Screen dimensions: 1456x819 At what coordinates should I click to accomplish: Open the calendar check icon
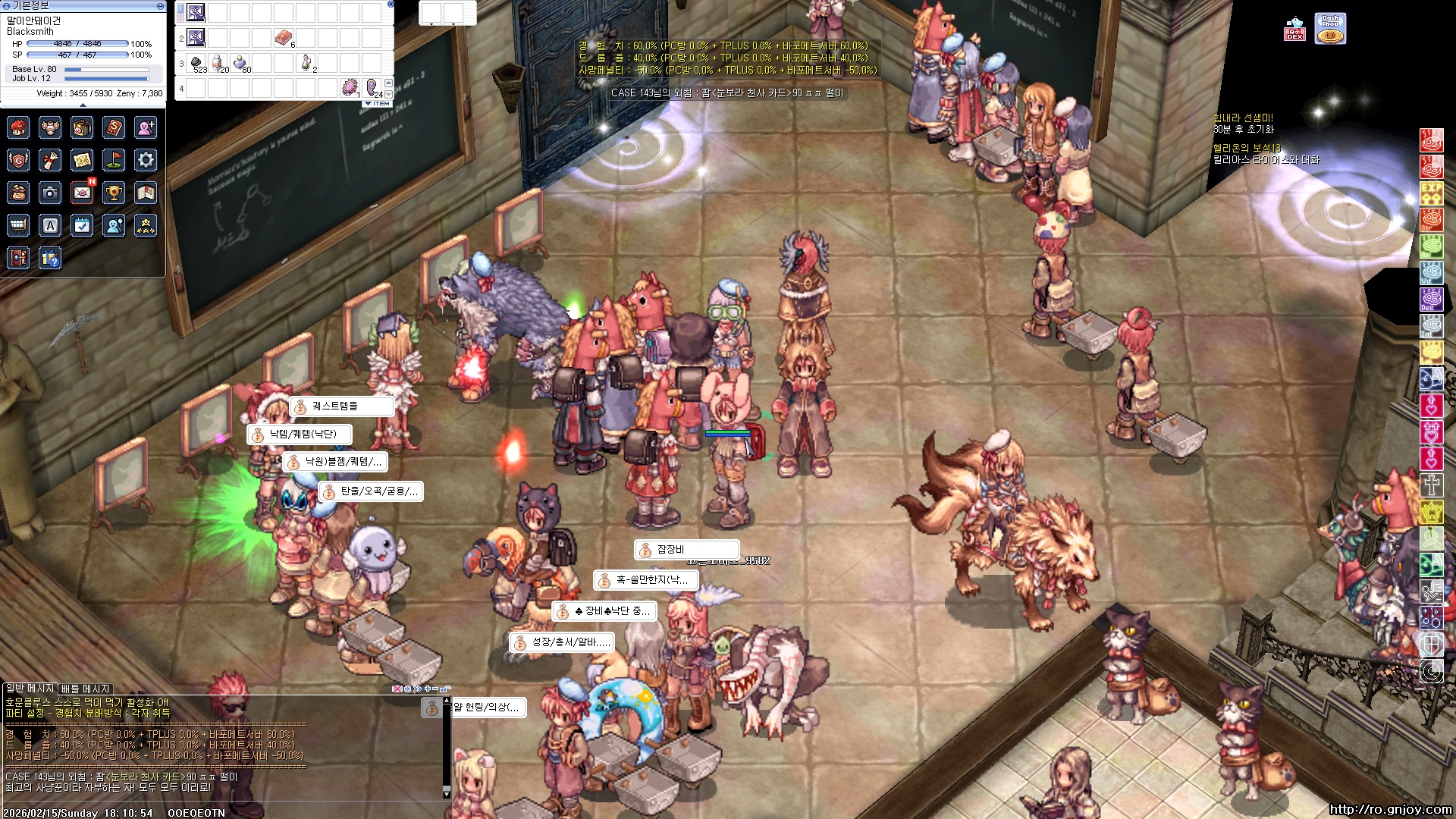point(82,225)
